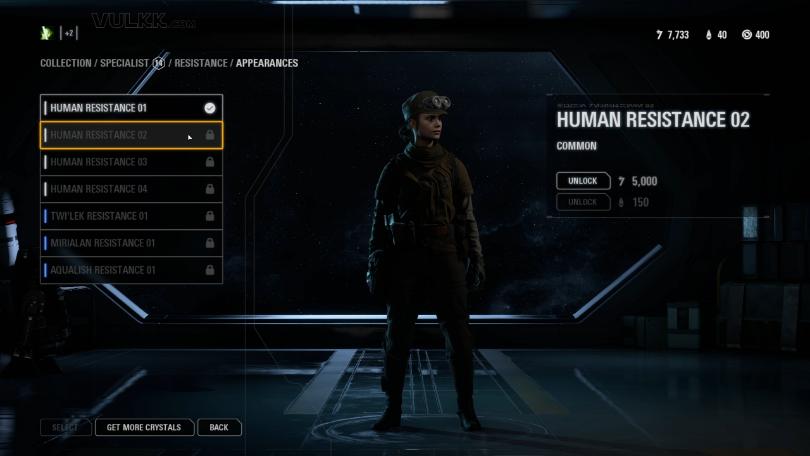This screenshot has width=810, height=456.
Task: Return to Specialist in the breadcrumb
Action: pyautogui.click(x=124, y=63)
